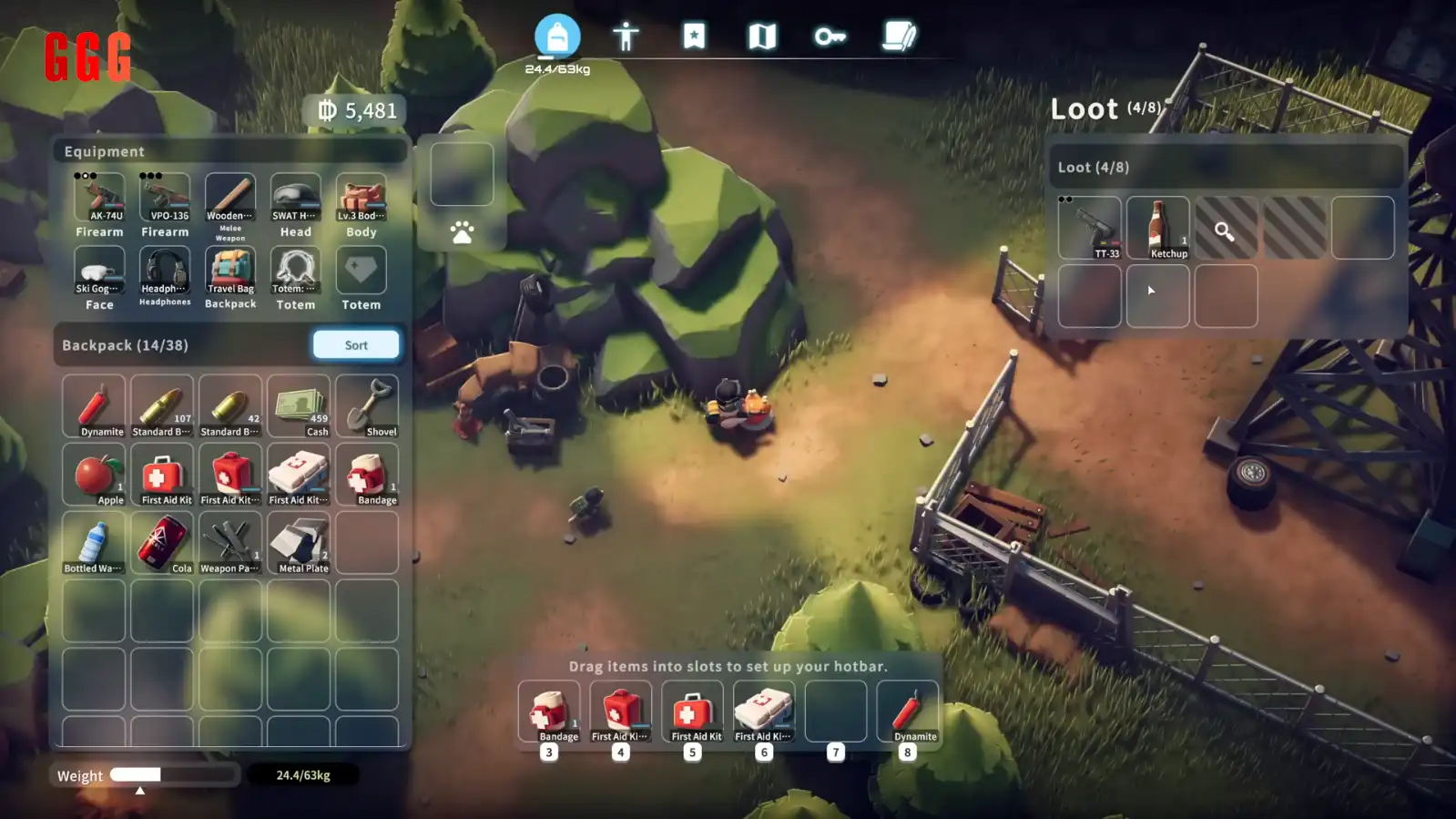Select the AK-74U firearm slot
The width and height of the screenshot is (1456, 819).
coord(99,198)
